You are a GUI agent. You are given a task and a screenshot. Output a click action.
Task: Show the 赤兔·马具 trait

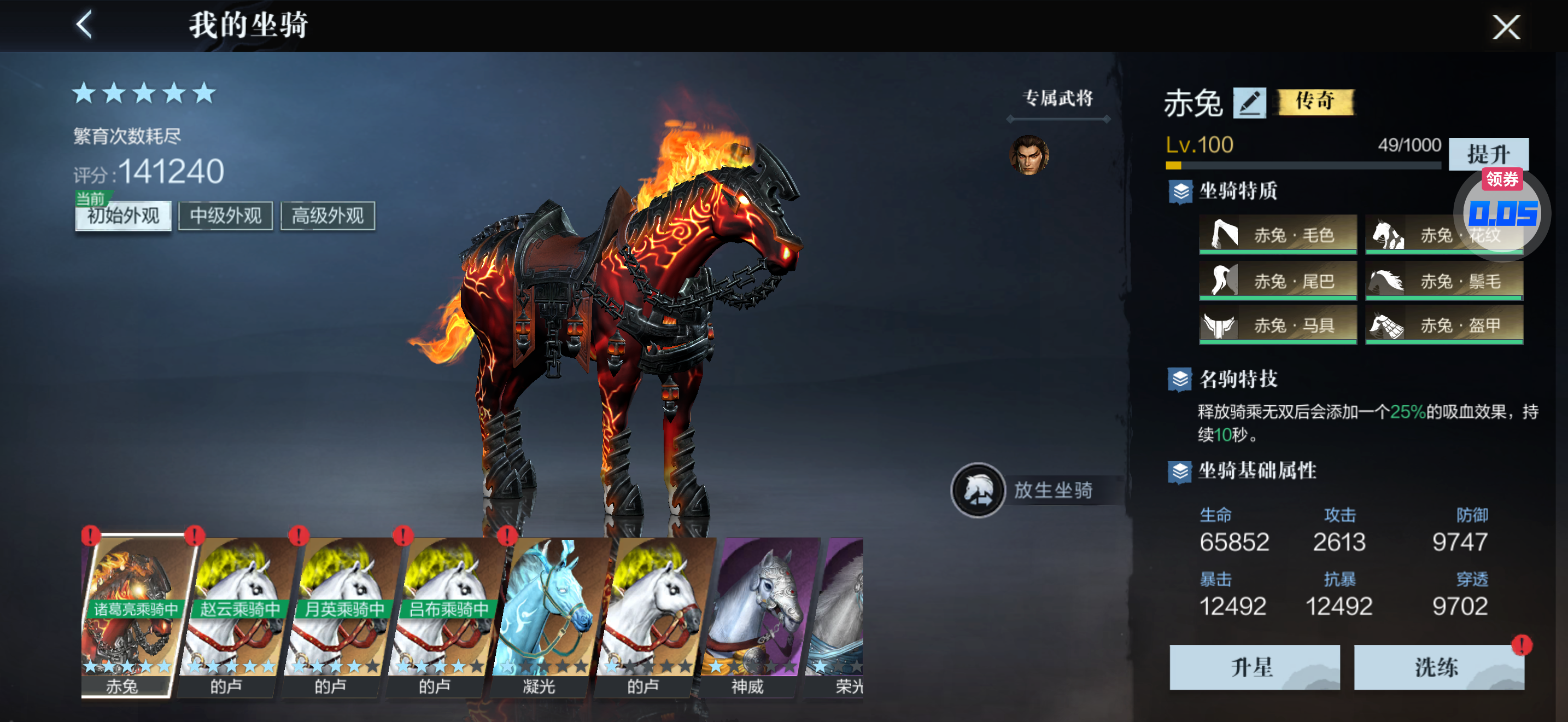pos(1278,325)
